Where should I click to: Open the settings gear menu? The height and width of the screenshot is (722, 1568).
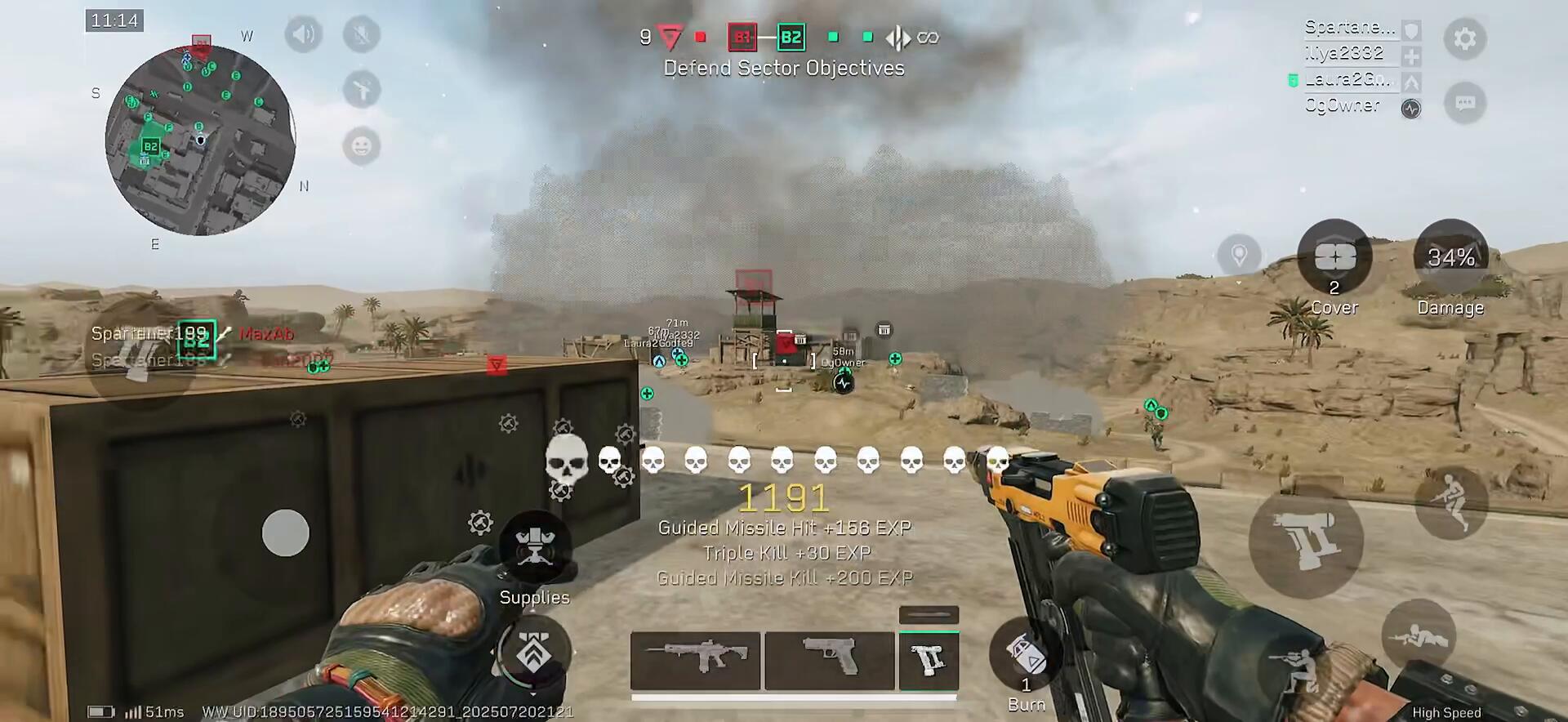click(1464, 38)
